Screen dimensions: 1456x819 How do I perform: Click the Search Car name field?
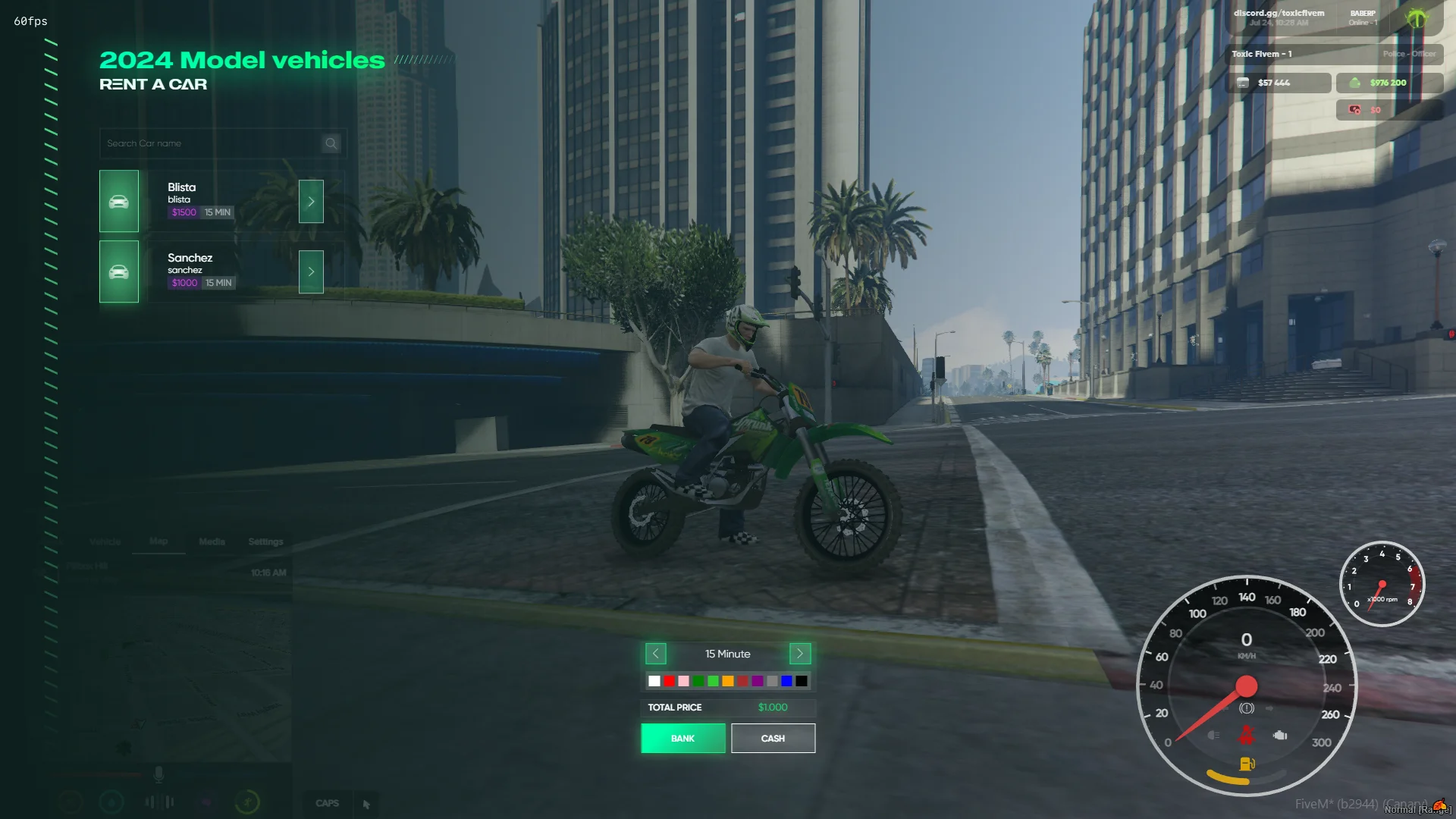coord(212,143)
